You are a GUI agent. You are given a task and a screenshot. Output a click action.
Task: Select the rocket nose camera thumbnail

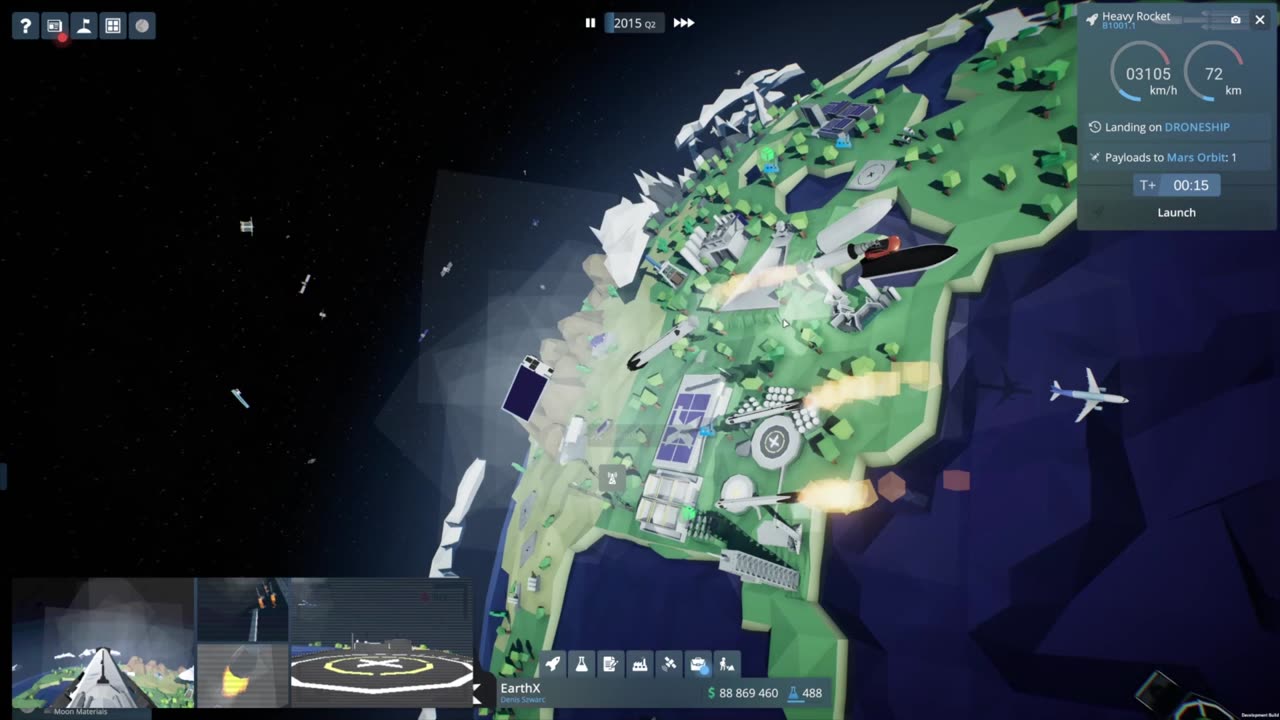(103, 643)
